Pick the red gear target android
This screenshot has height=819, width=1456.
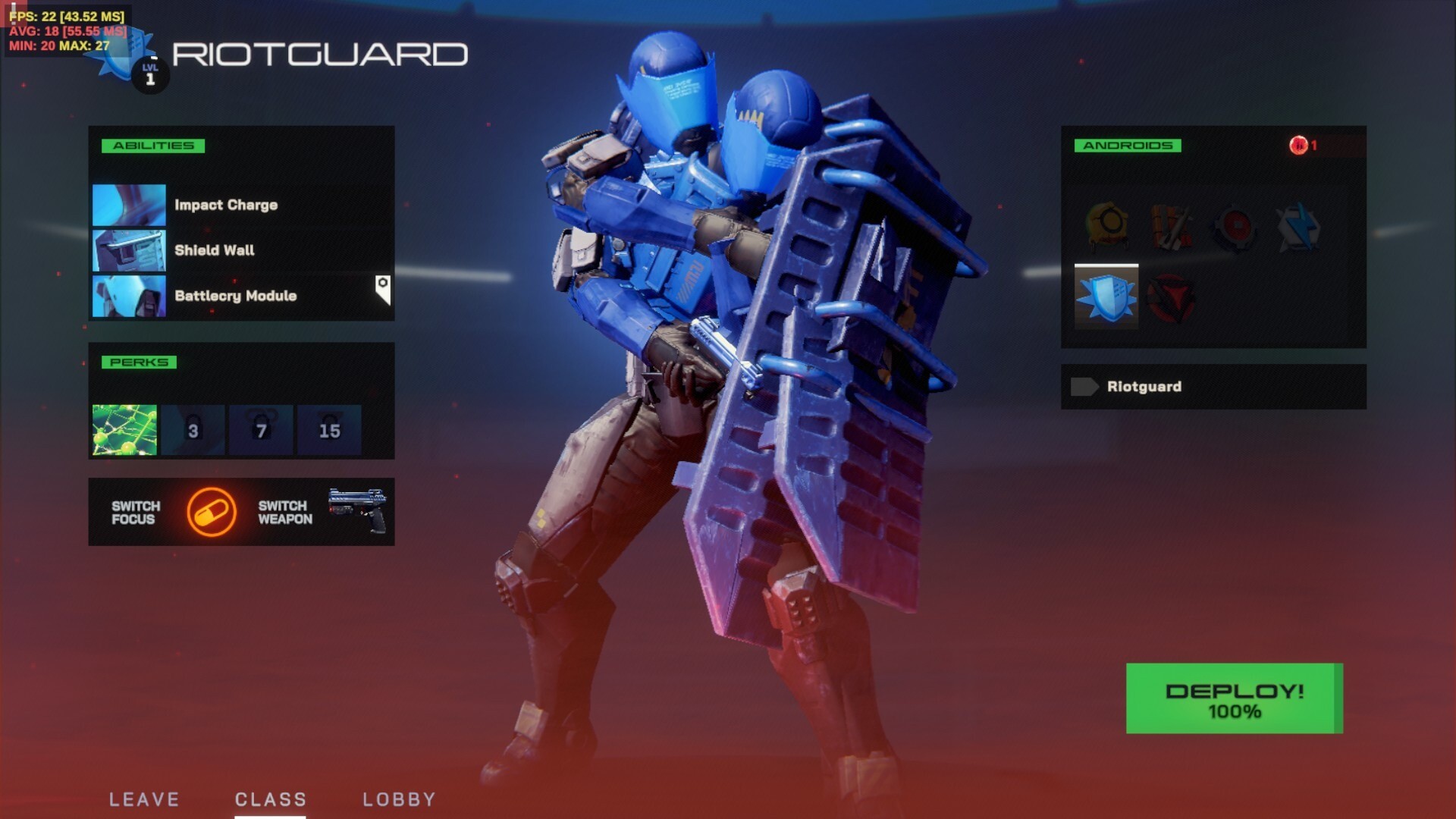click(x=1234, y=226)
